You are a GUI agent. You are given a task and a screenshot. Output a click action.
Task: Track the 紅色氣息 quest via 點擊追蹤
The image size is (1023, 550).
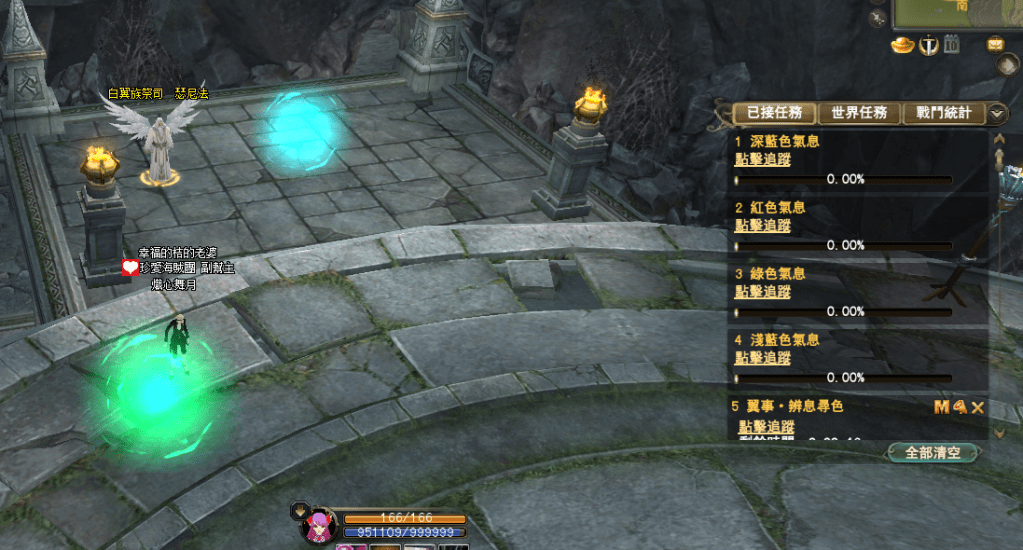click(762, 225)
